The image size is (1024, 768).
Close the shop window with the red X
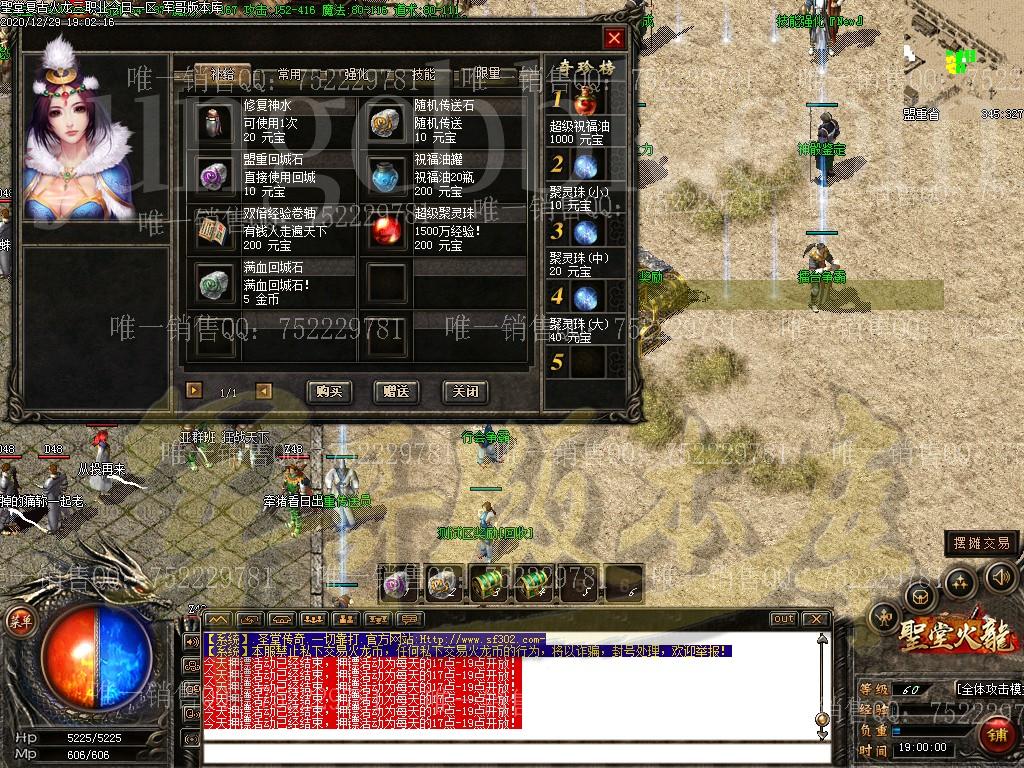[x=614, y=39]
